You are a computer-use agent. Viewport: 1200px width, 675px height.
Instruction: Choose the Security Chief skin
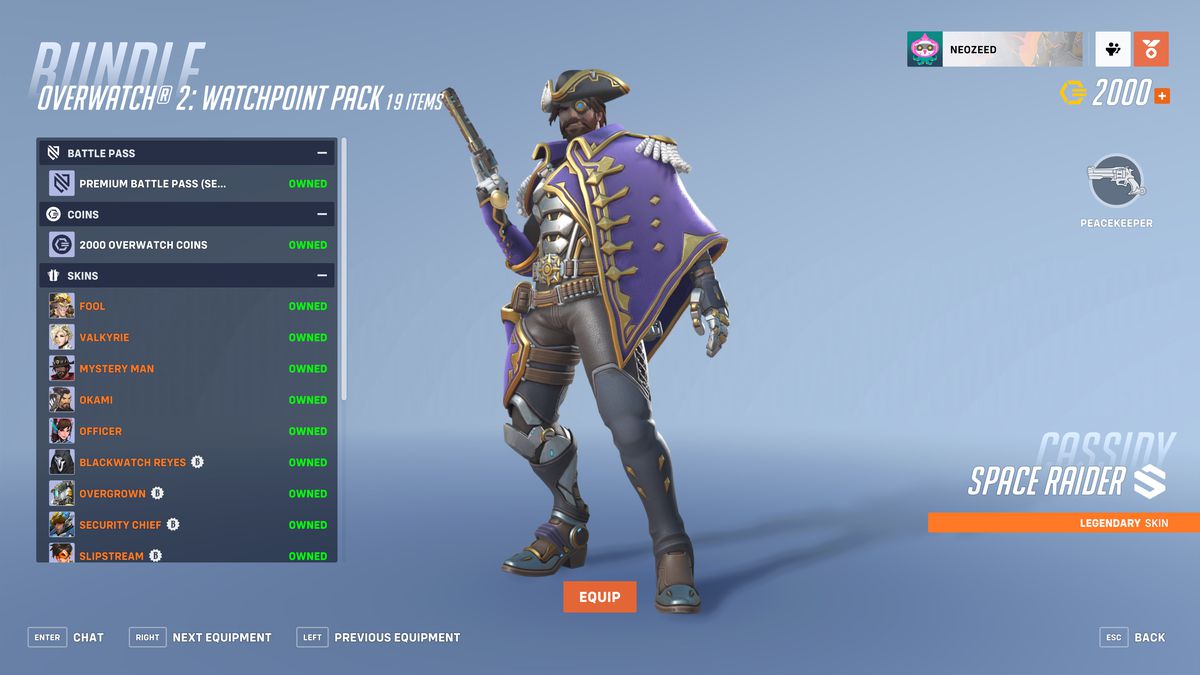pyautogui.click(x=187, y=524)
